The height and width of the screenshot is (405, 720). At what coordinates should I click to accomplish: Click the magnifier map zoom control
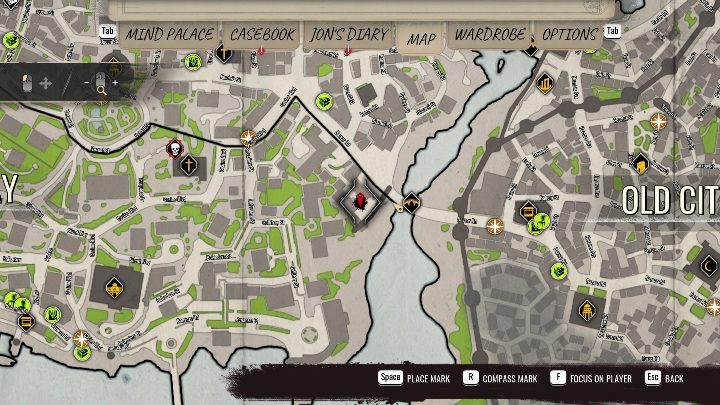coord(101,85)
